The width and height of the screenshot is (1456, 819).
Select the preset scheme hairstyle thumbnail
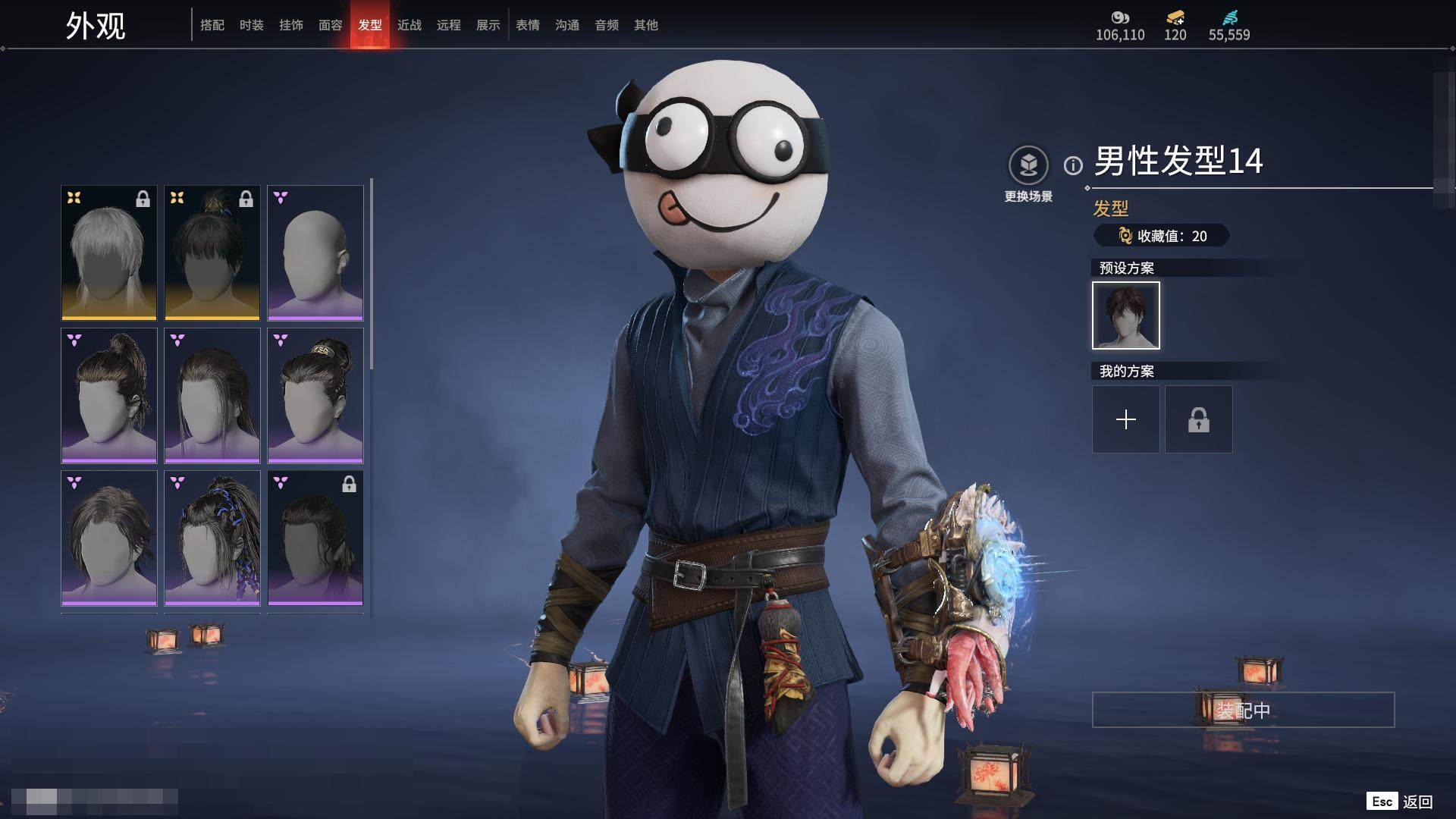tap(1126, 315)
